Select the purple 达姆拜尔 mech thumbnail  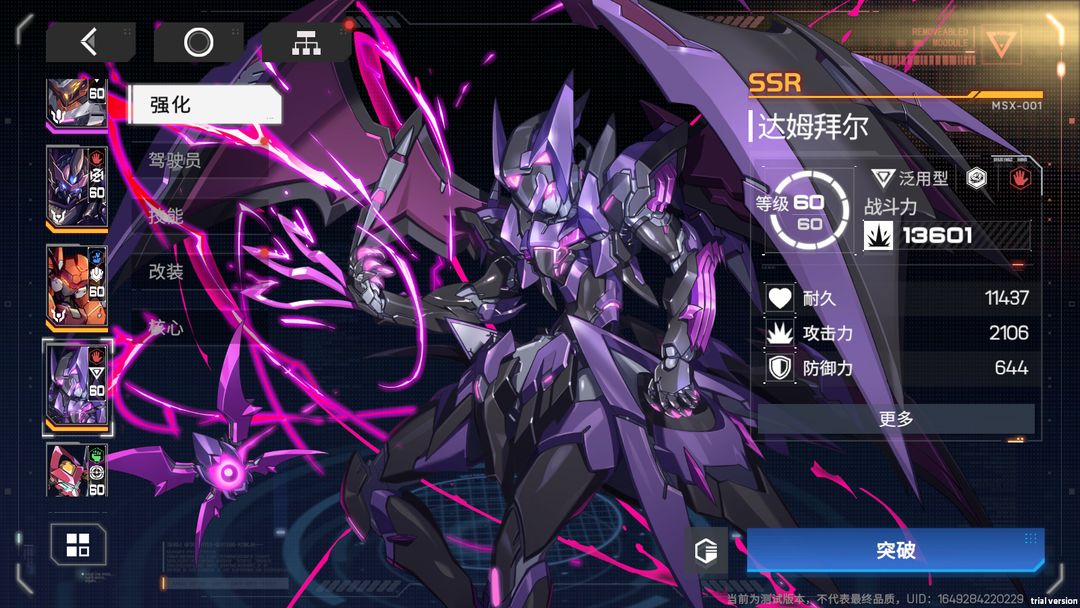pyautogui.click(x=77, y=386)
